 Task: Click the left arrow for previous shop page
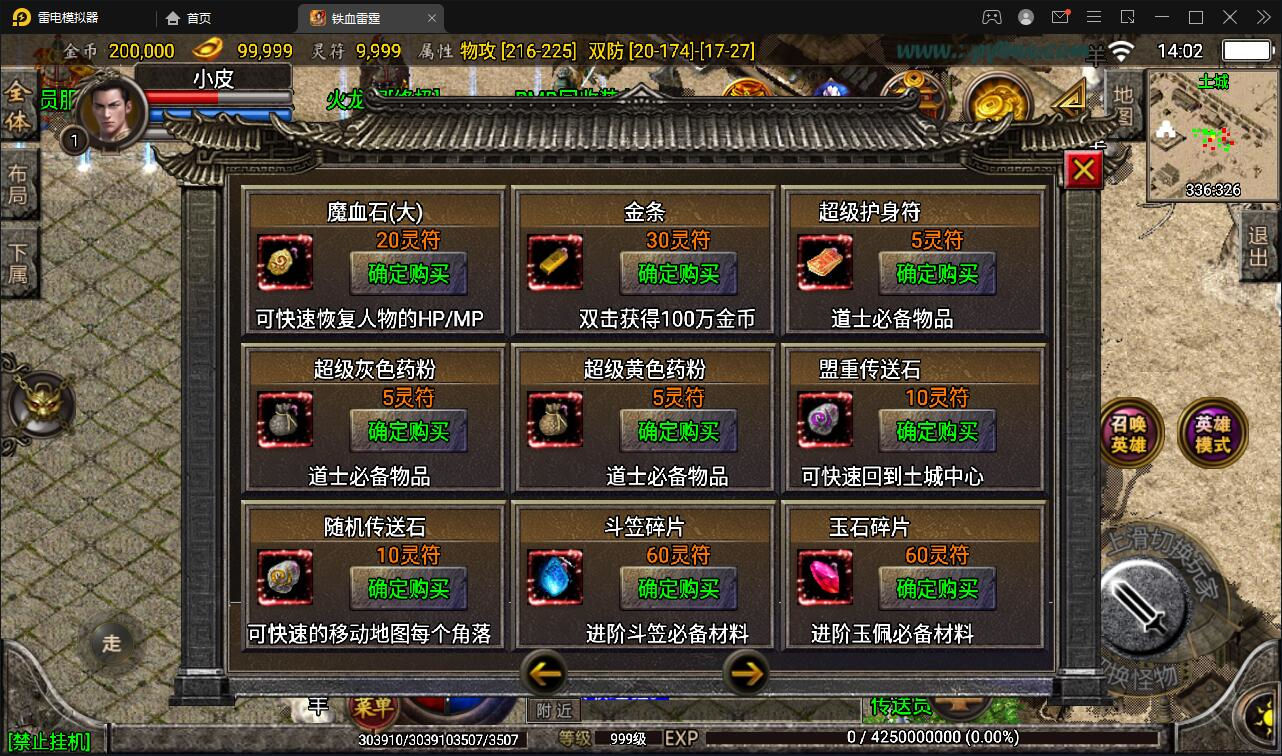coord(545,674)
